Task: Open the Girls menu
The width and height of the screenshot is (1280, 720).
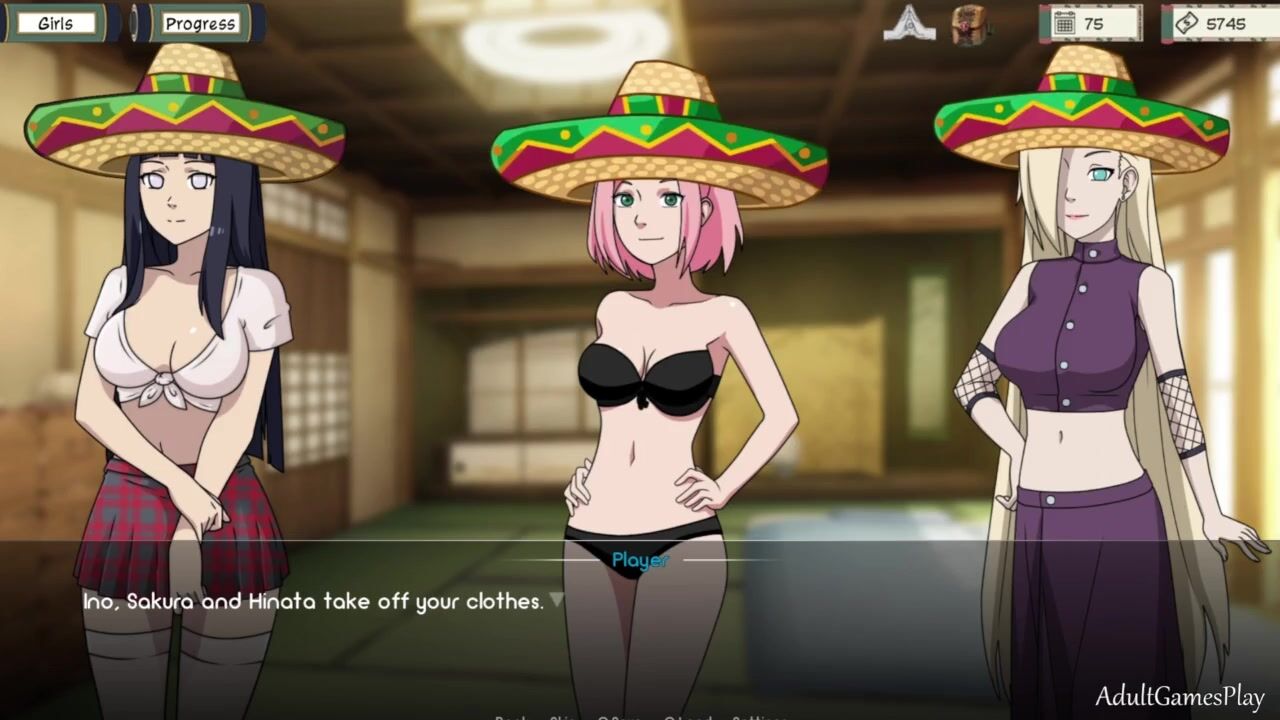Action: (x=56, y=23)
